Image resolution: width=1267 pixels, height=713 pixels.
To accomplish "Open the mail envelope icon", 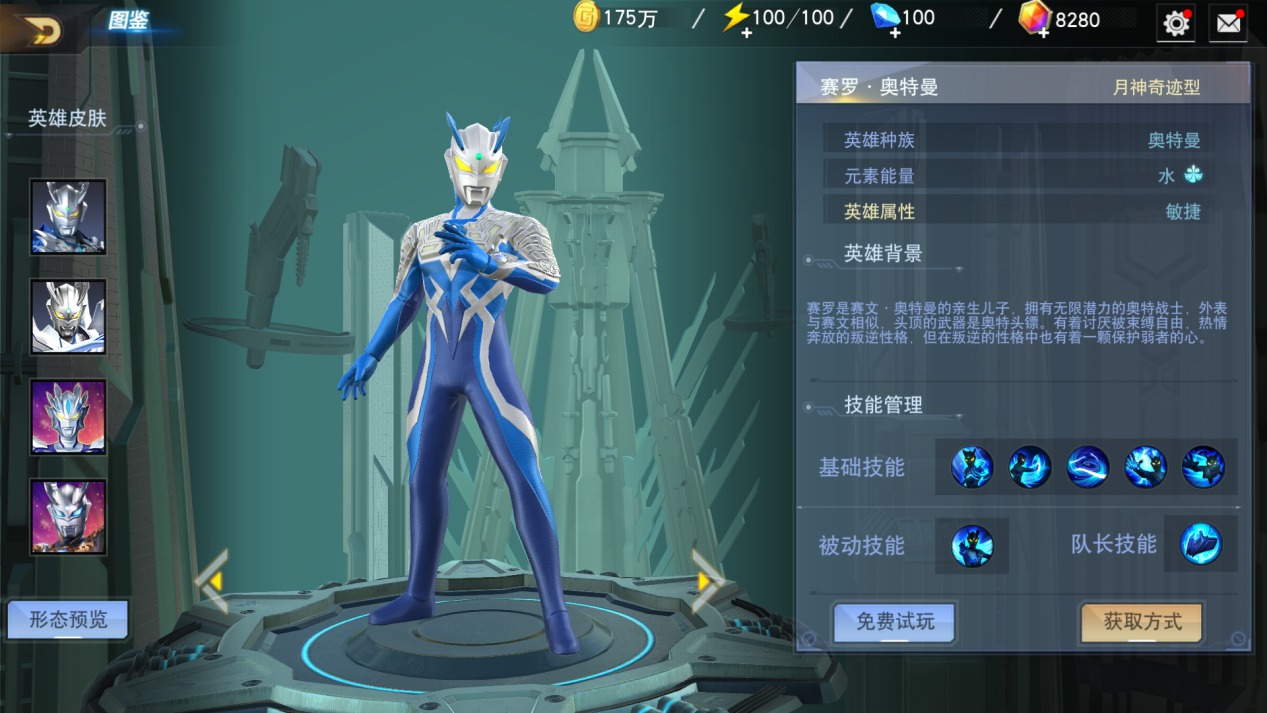I will tap(1228, 23).
